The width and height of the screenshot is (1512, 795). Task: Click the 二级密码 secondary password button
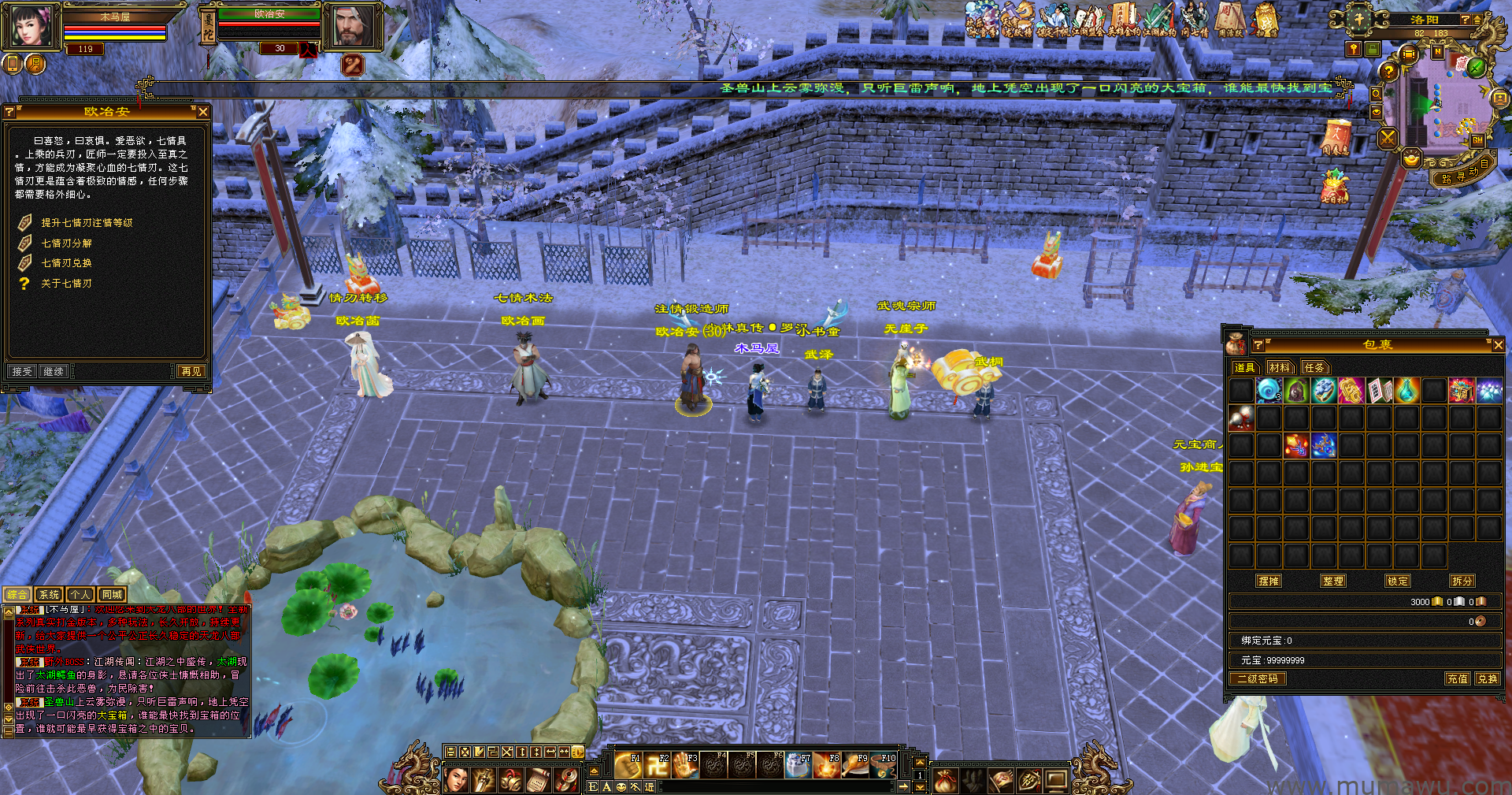click(1258, 678)
